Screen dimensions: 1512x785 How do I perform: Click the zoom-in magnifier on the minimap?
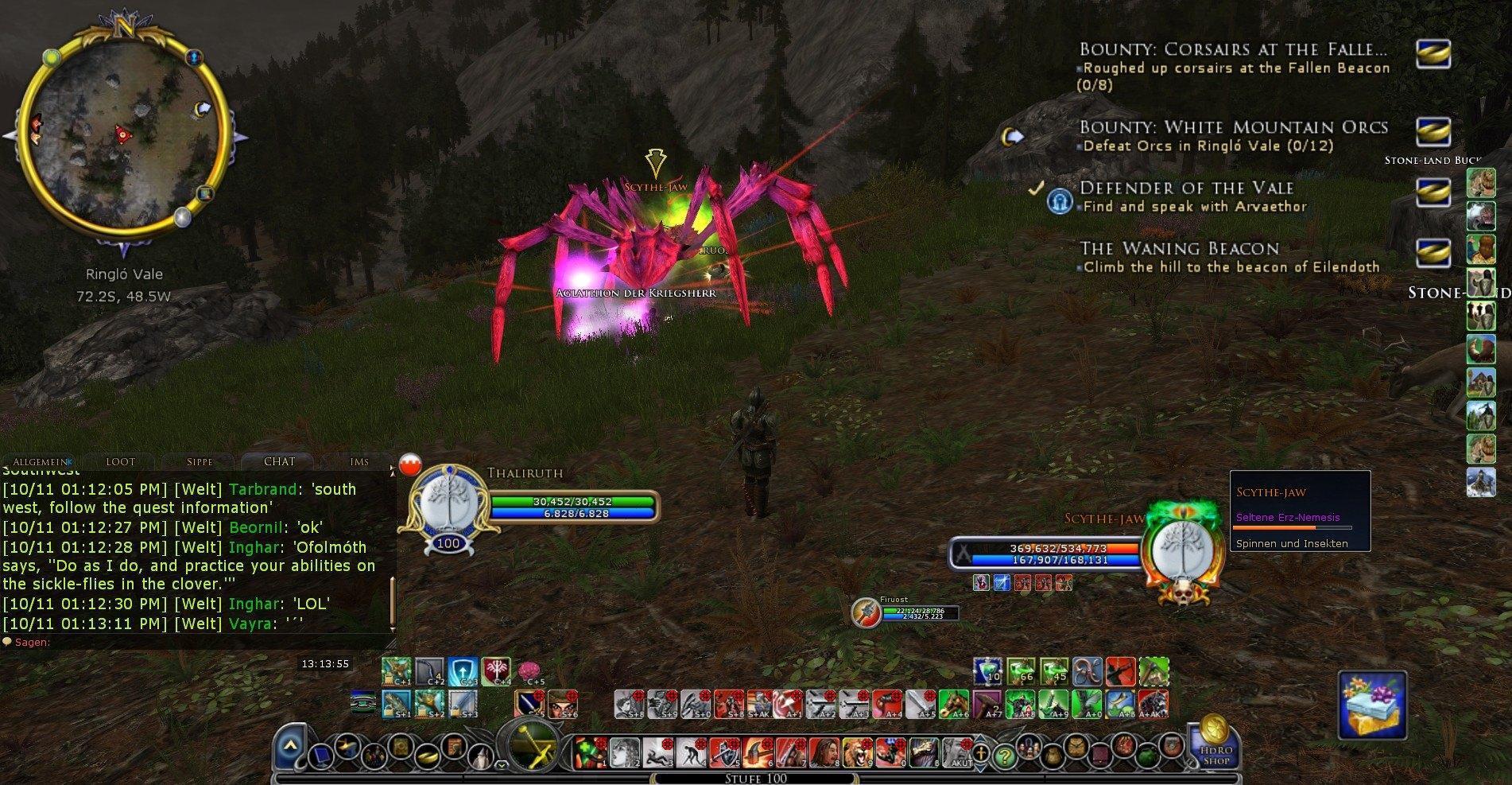coord(182,216)
